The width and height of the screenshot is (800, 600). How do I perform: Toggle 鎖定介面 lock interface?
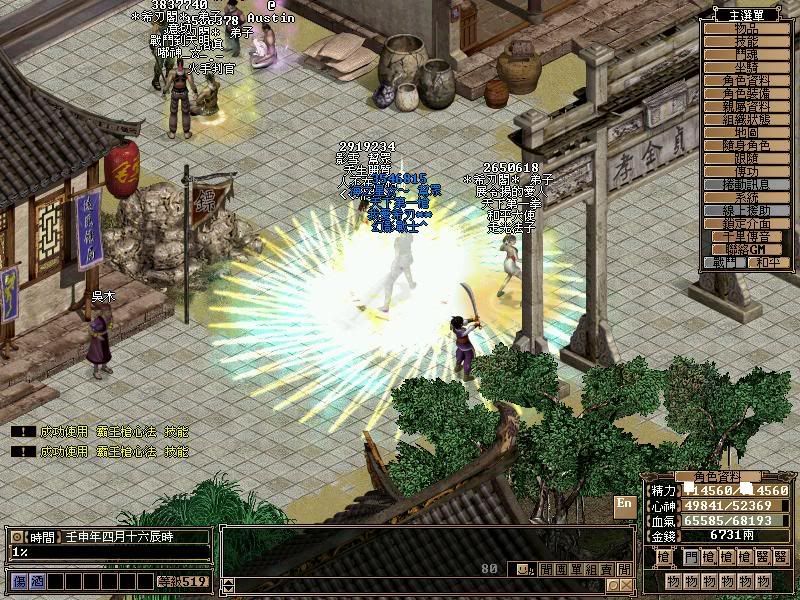pos(748,224)
